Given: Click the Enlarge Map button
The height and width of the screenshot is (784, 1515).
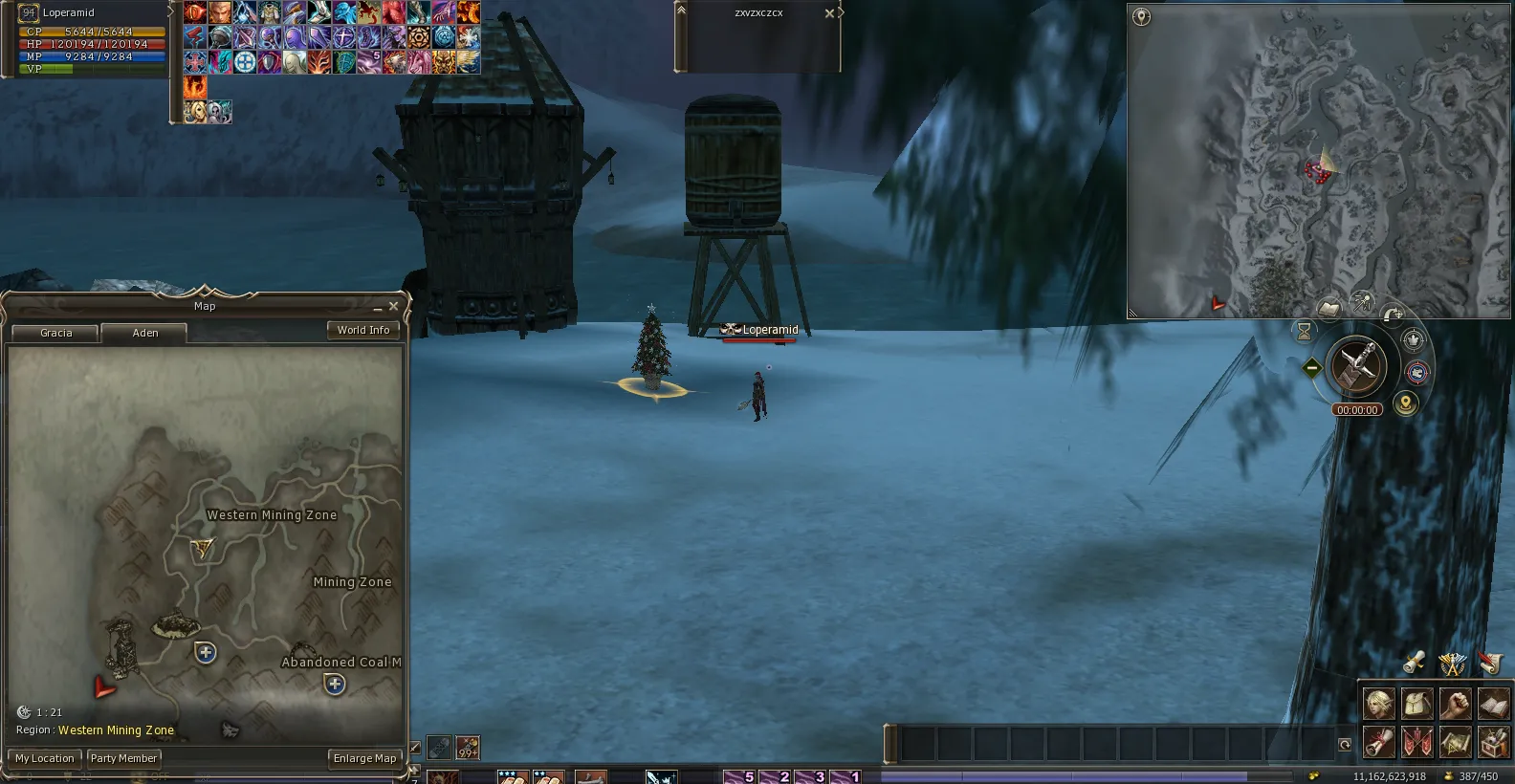Looking at the screenshot, I should tap(364, 758).
